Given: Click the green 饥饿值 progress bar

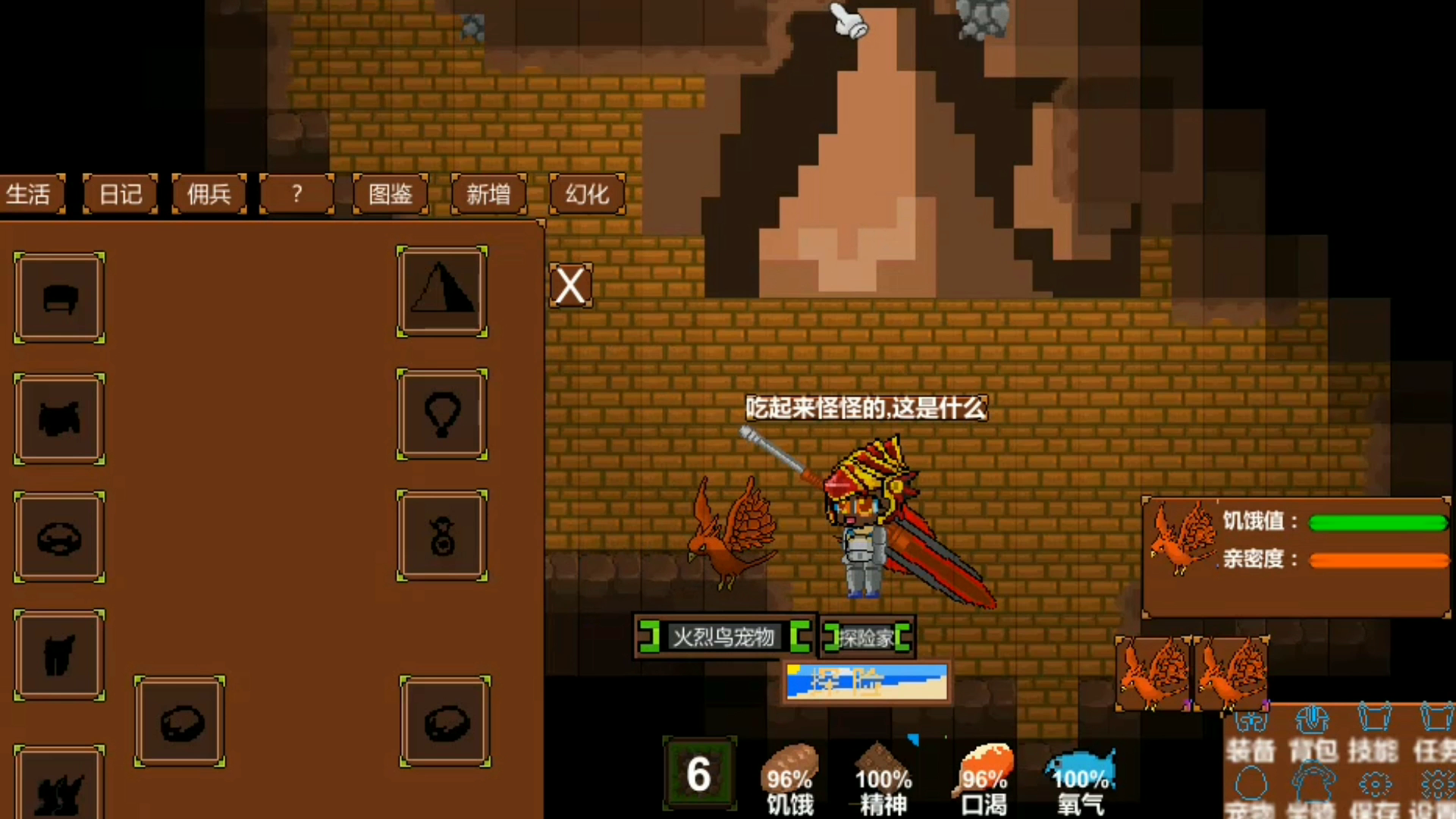Looking at the screenshot, I should click(1379, 522).
